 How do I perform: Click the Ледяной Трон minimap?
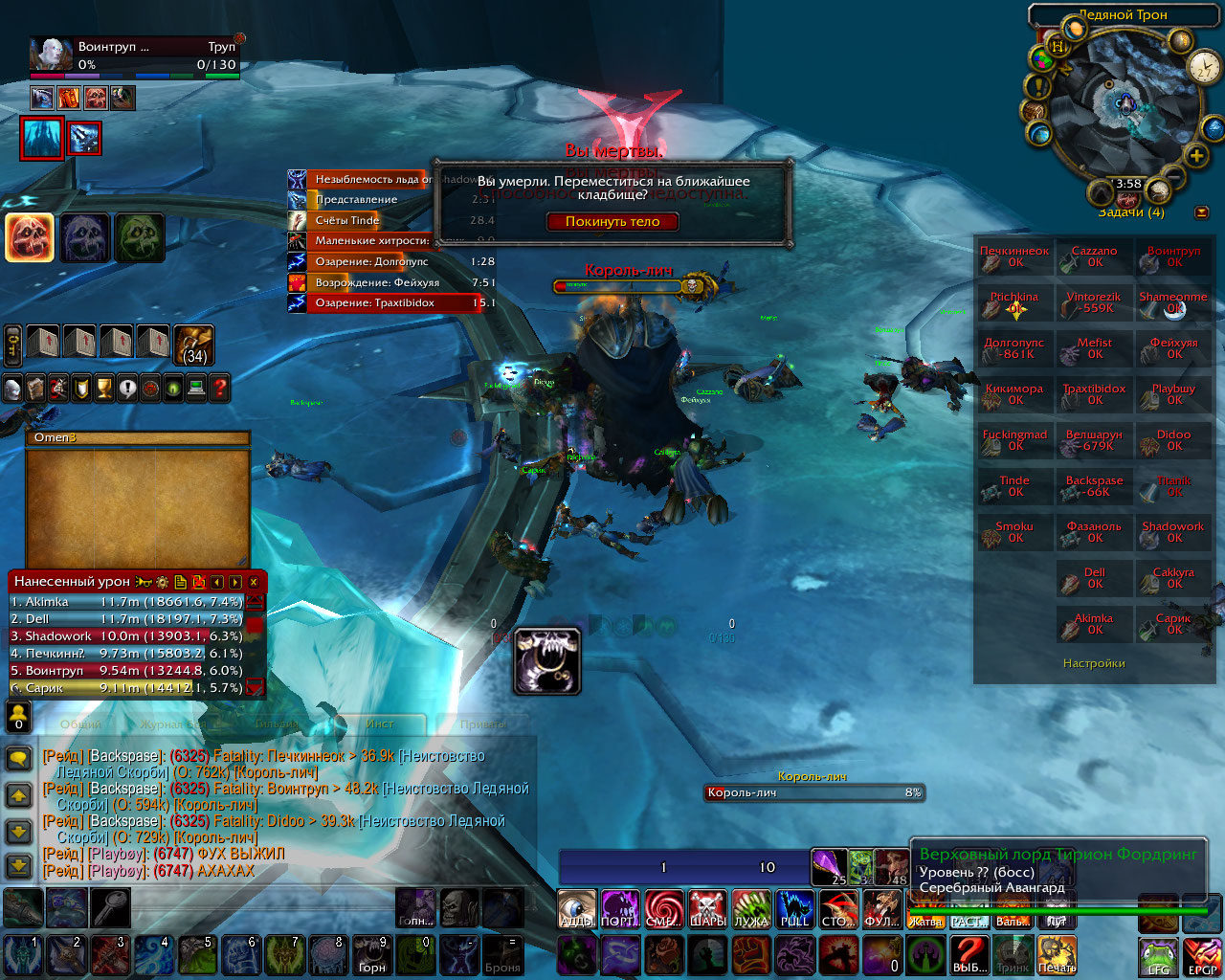[x=1125, y=105]
